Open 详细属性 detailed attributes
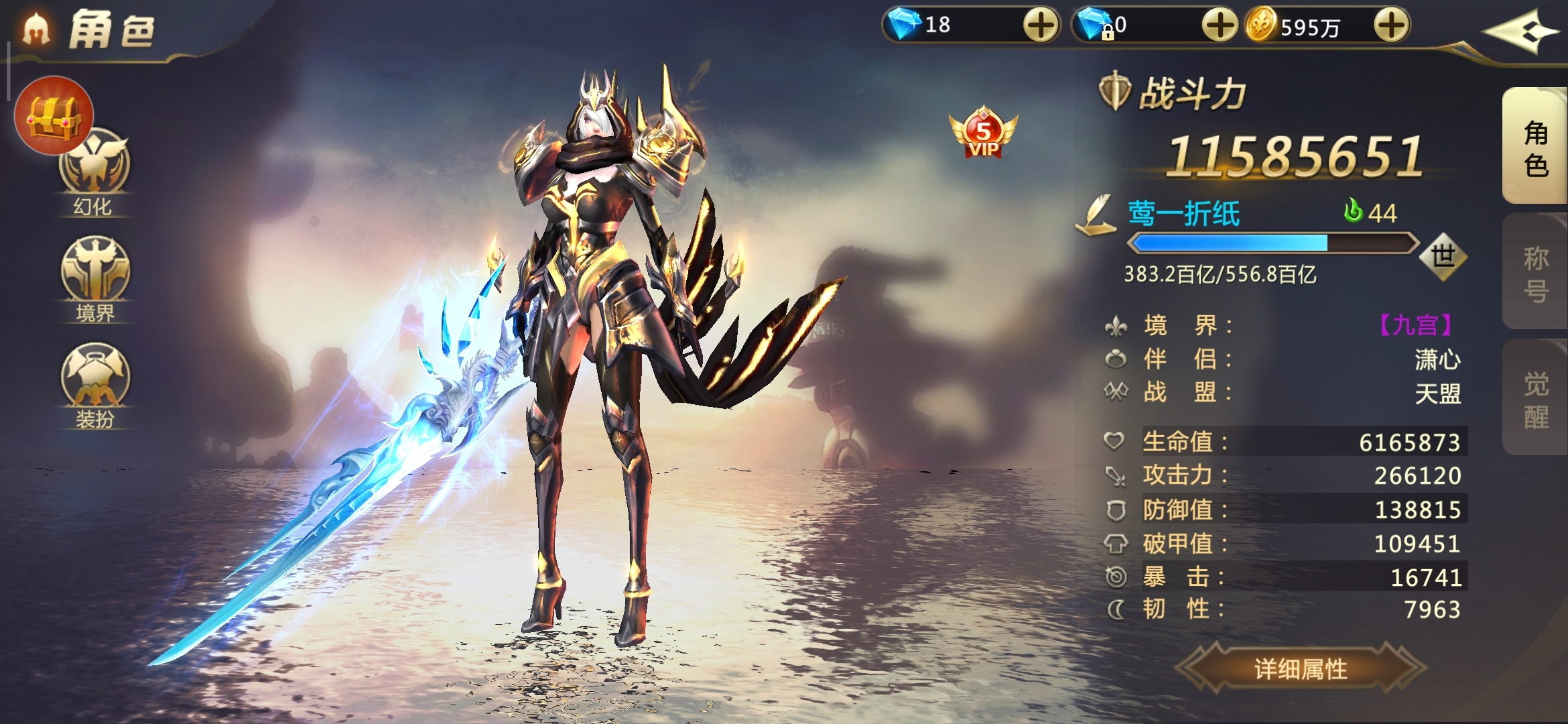The height and width of the screenshot is (724, 1568). click(x=1300, y=668)
